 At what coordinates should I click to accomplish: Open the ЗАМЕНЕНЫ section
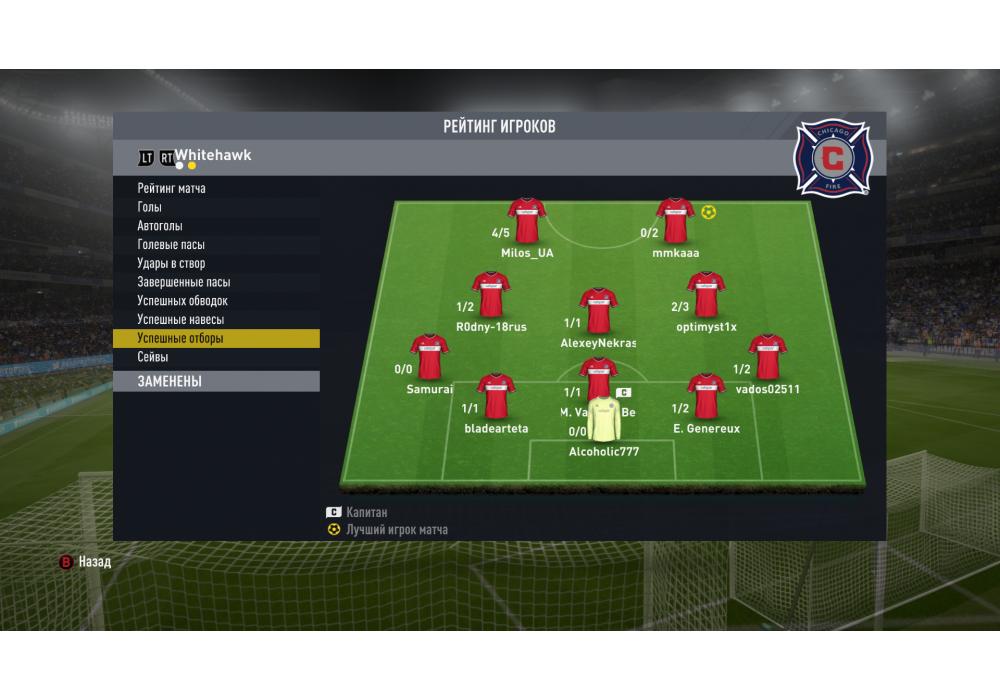(x=216, y=381)
